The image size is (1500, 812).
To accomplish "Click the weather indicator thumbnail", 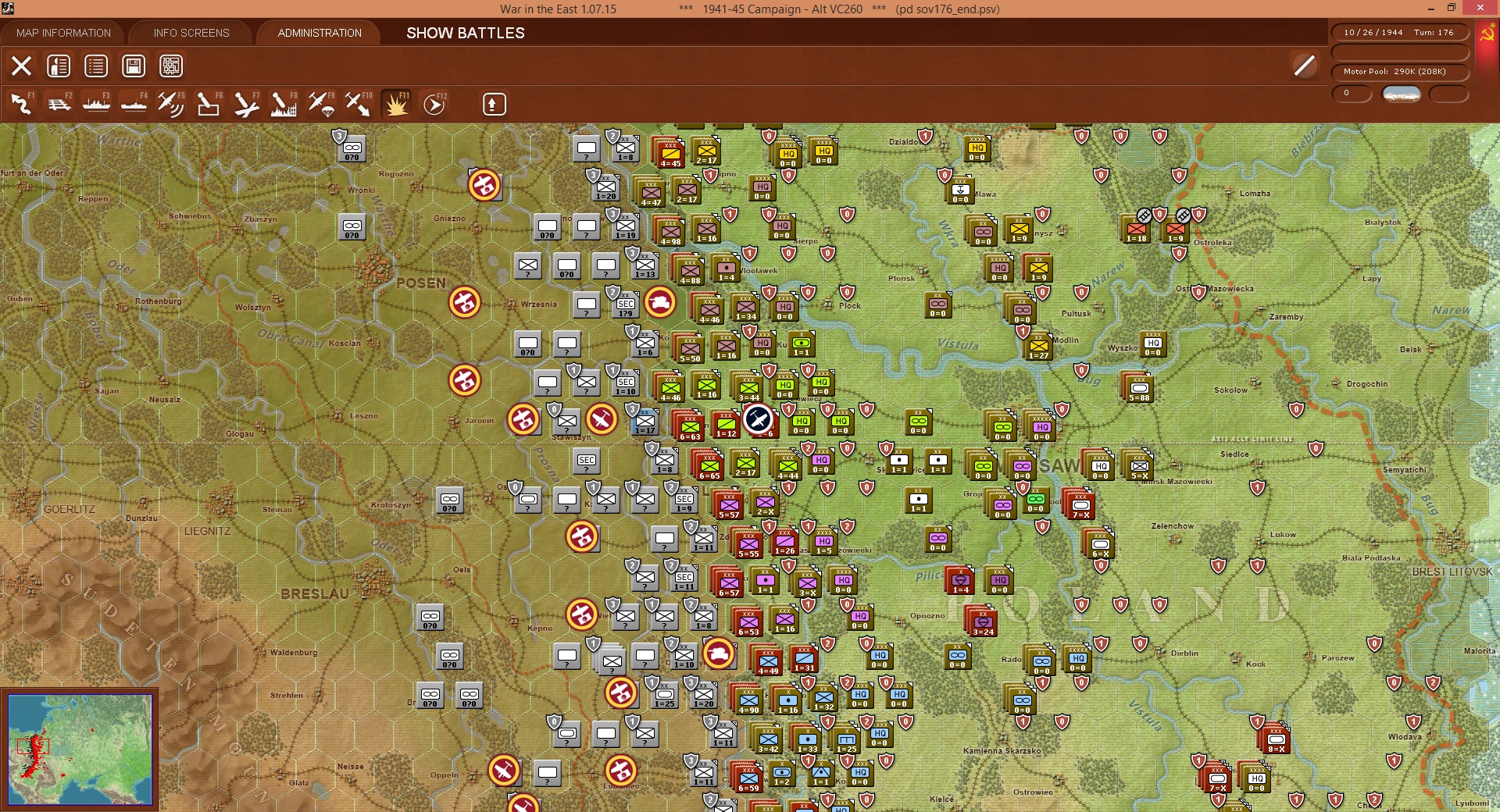I will pyautogui.click(x=1401, y=94).
